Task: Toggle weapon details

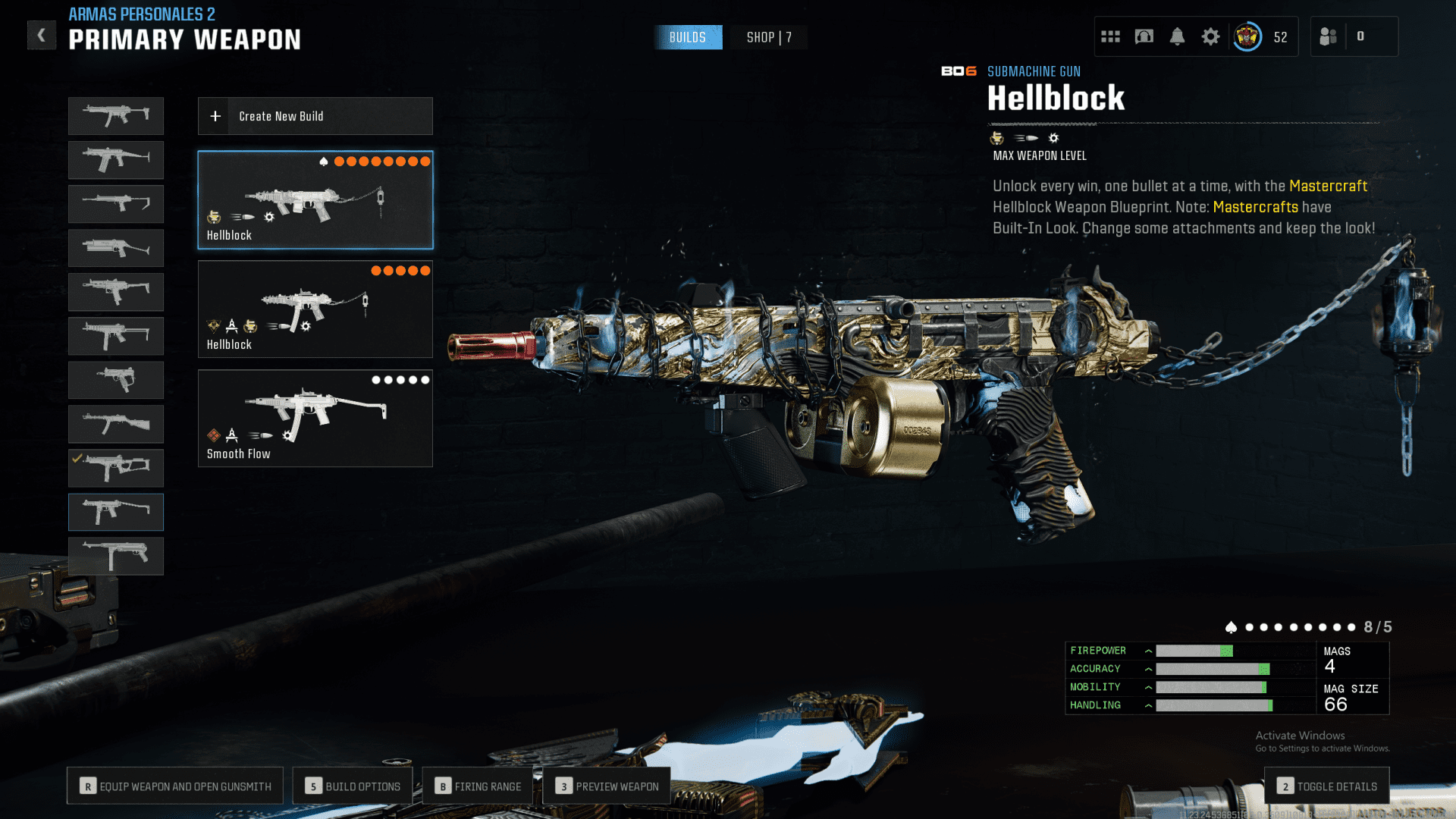Action: click(x=1327, y=786)
